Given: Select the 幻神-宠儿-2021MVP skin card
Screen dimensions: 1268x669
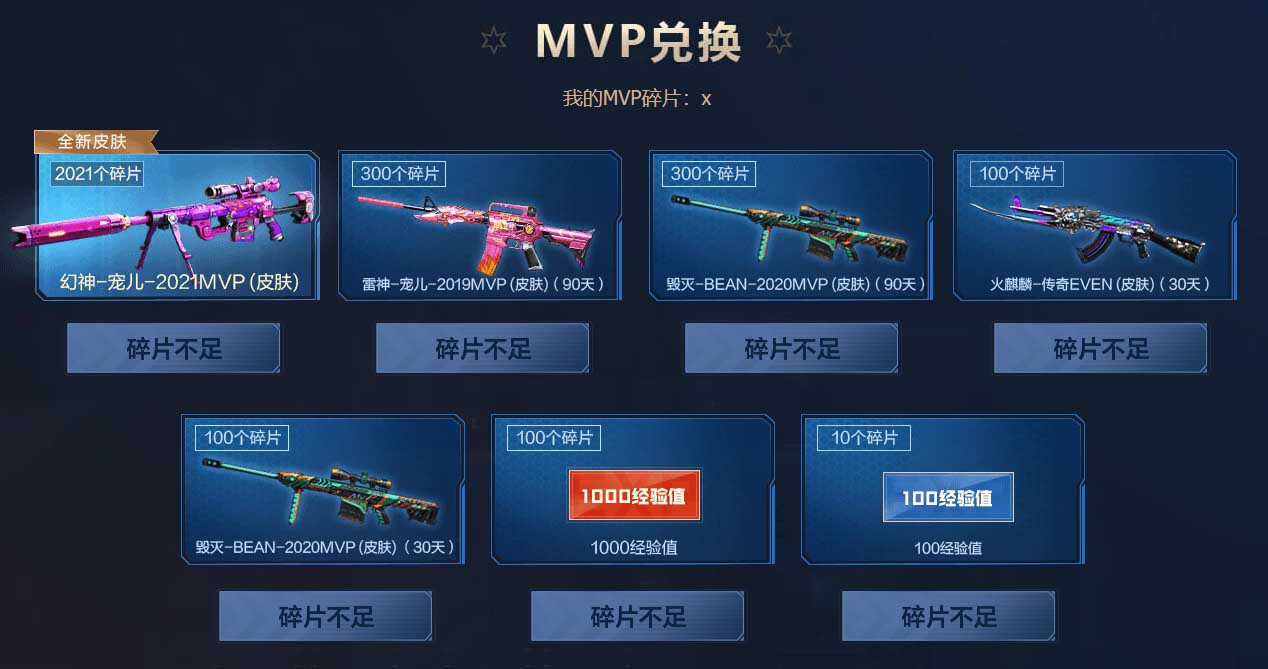Looking at the screenshot, I should [x=178, y=226].
